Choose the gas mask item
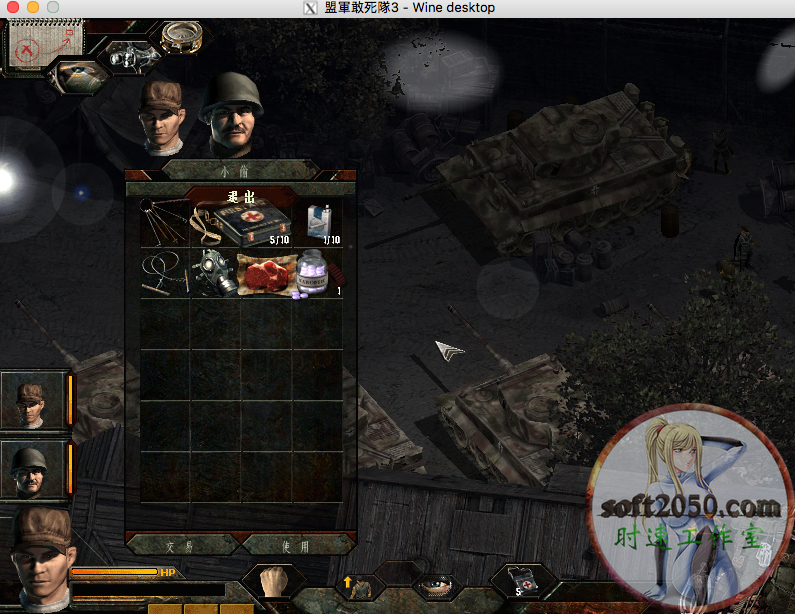795x614 pixels. click(x=215, y=272)
